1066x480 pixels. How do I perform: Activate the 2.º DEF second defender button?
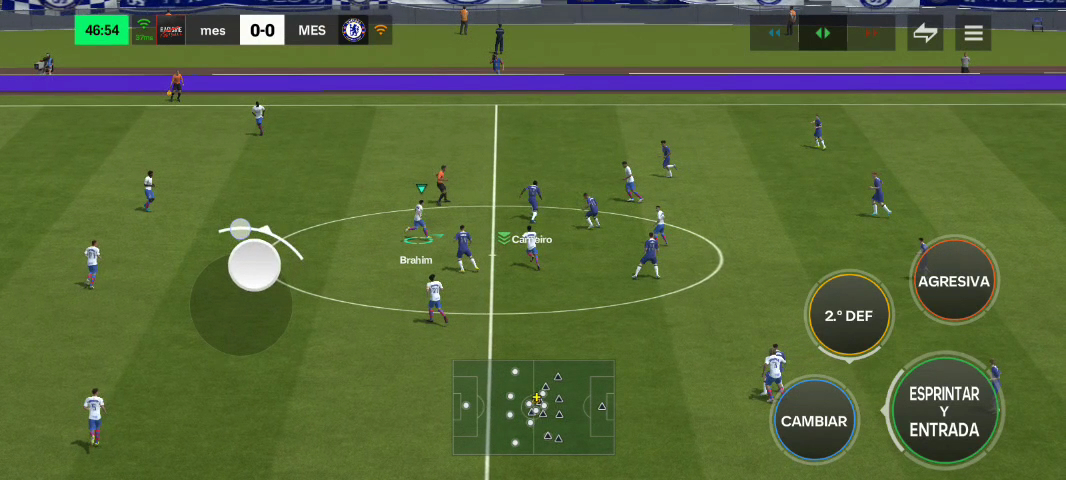click(848, 316)
